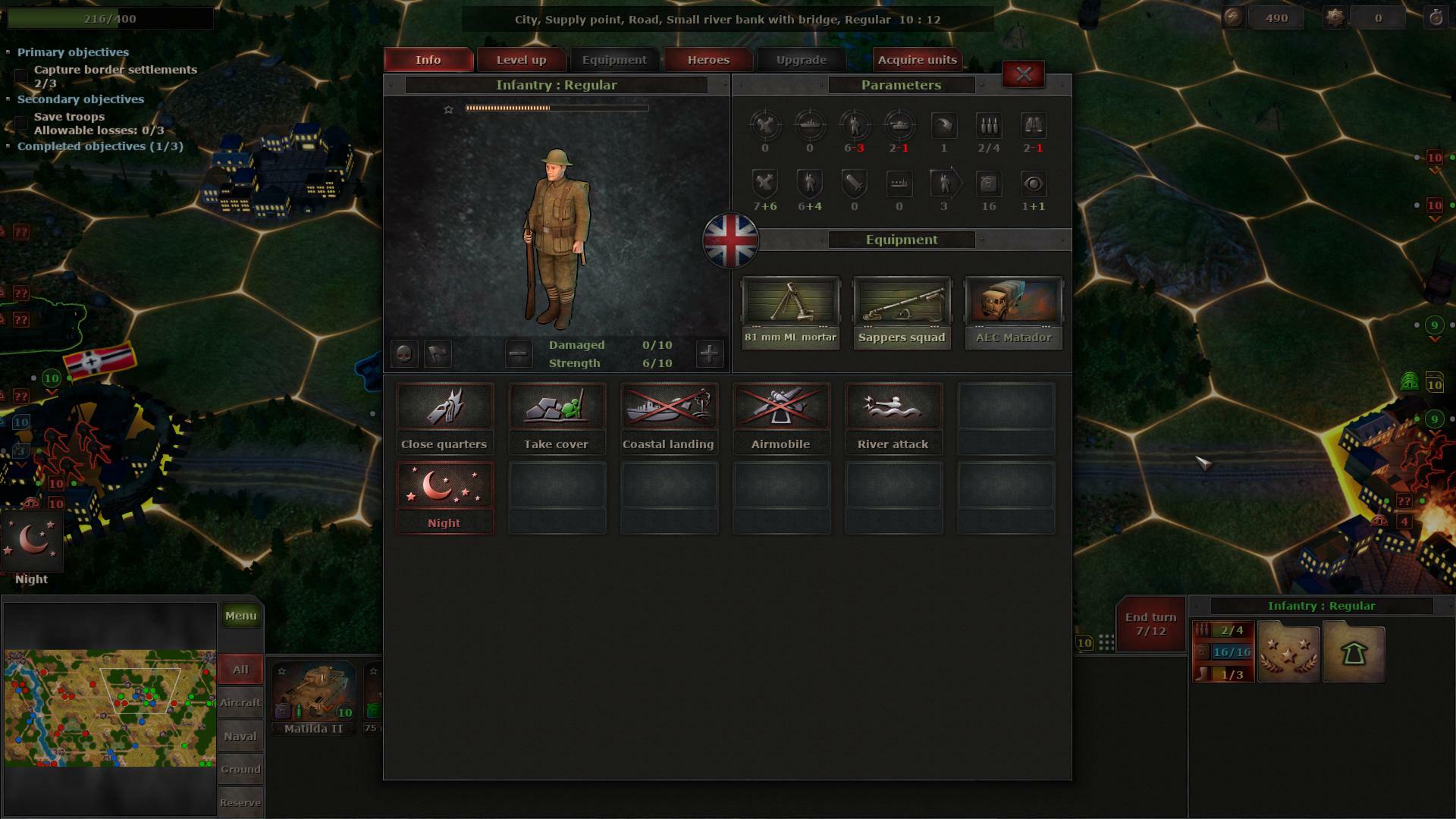
Task: Show the Reserve units category
Action: coord(240,802)
